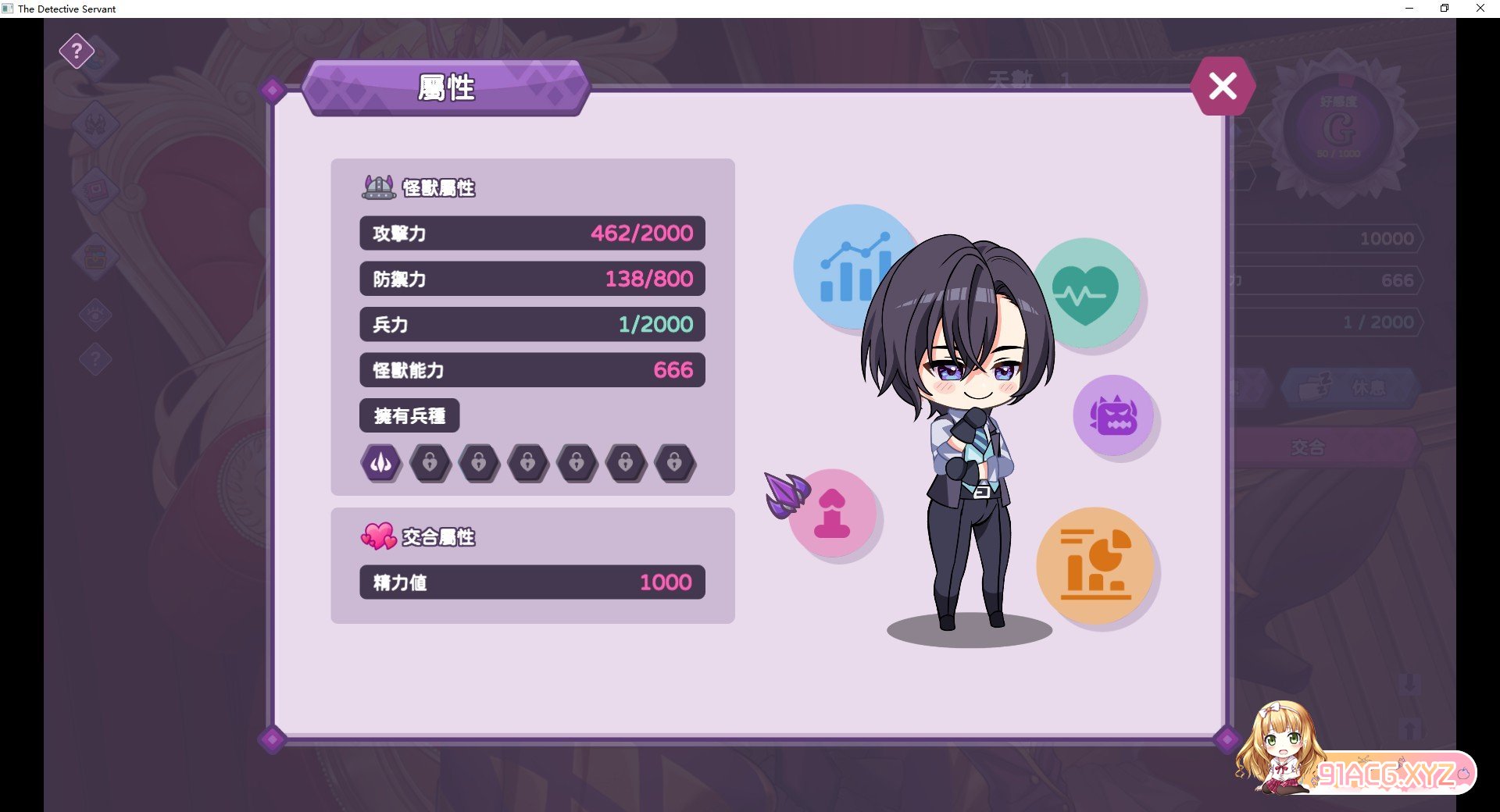Select the unlocked purple troop type icon
The image size is (1500, 812).
click(381, 463)
